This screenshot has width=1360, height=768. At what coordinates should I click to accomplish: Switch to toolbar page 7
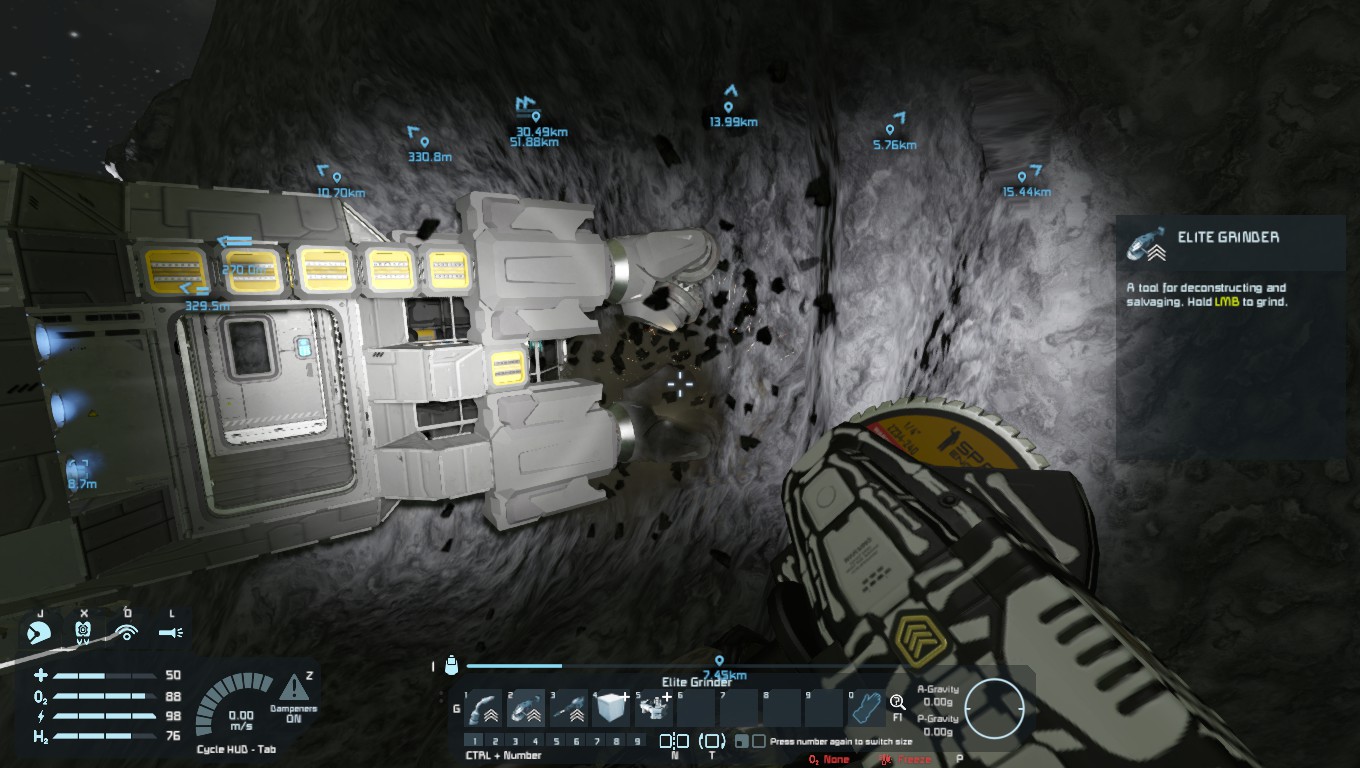597,741
